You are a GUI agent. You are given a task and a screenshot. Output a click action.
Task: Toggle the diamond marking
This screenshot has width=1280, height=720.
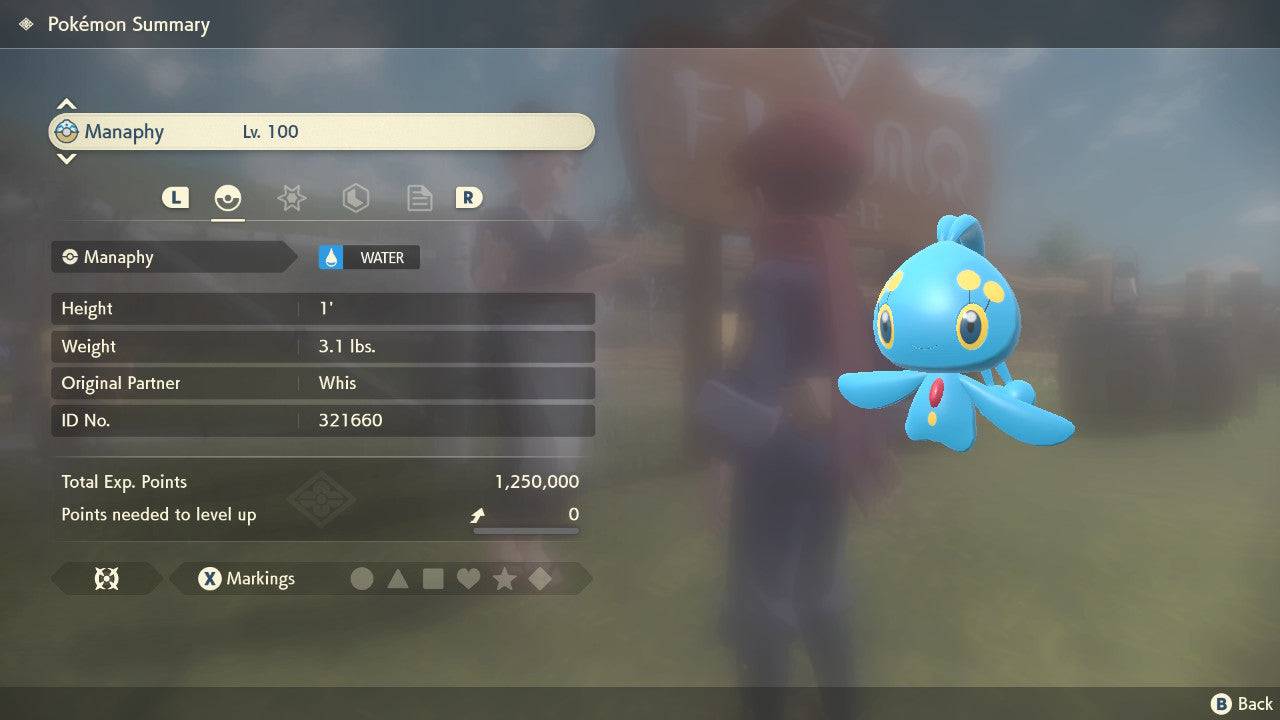(540, 579)
